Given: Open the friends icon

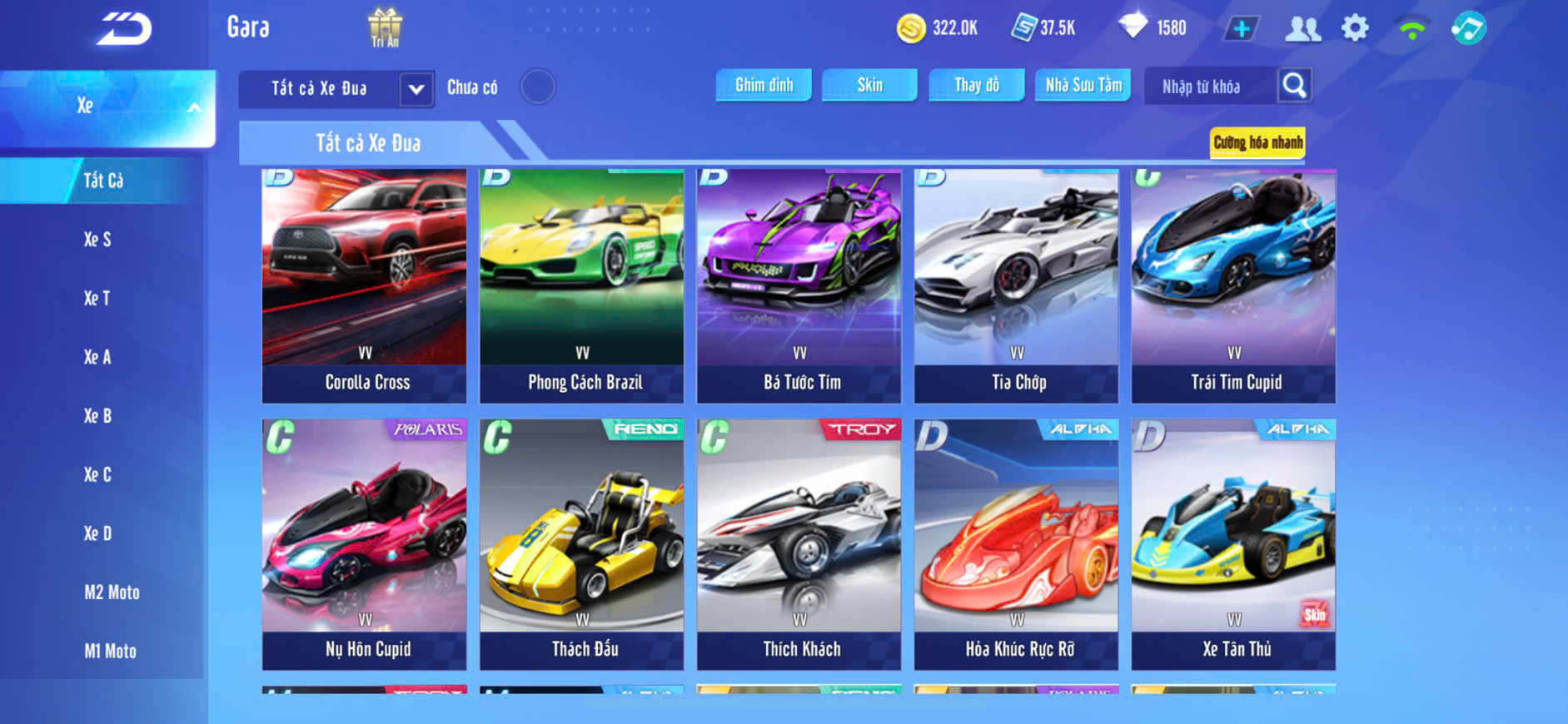Looking at the screenshot, I should coord(1302,29).
